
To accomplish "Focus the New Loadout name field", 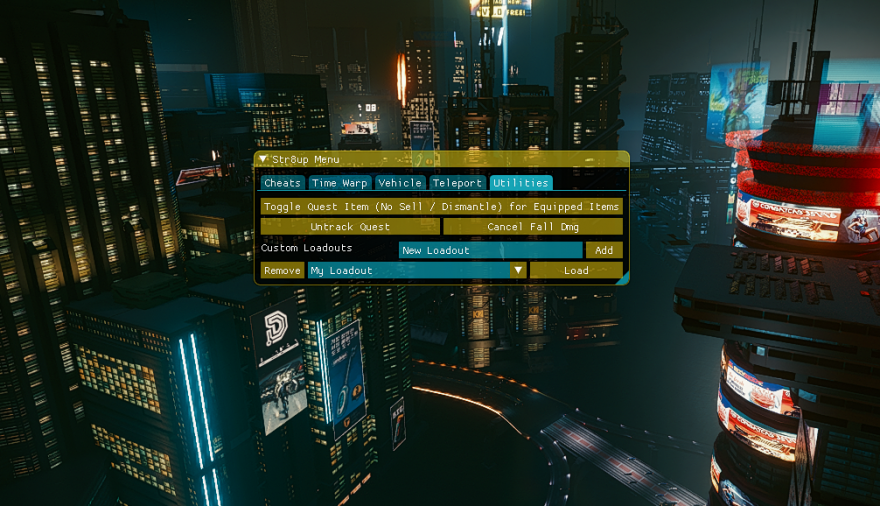I will 490,250.
